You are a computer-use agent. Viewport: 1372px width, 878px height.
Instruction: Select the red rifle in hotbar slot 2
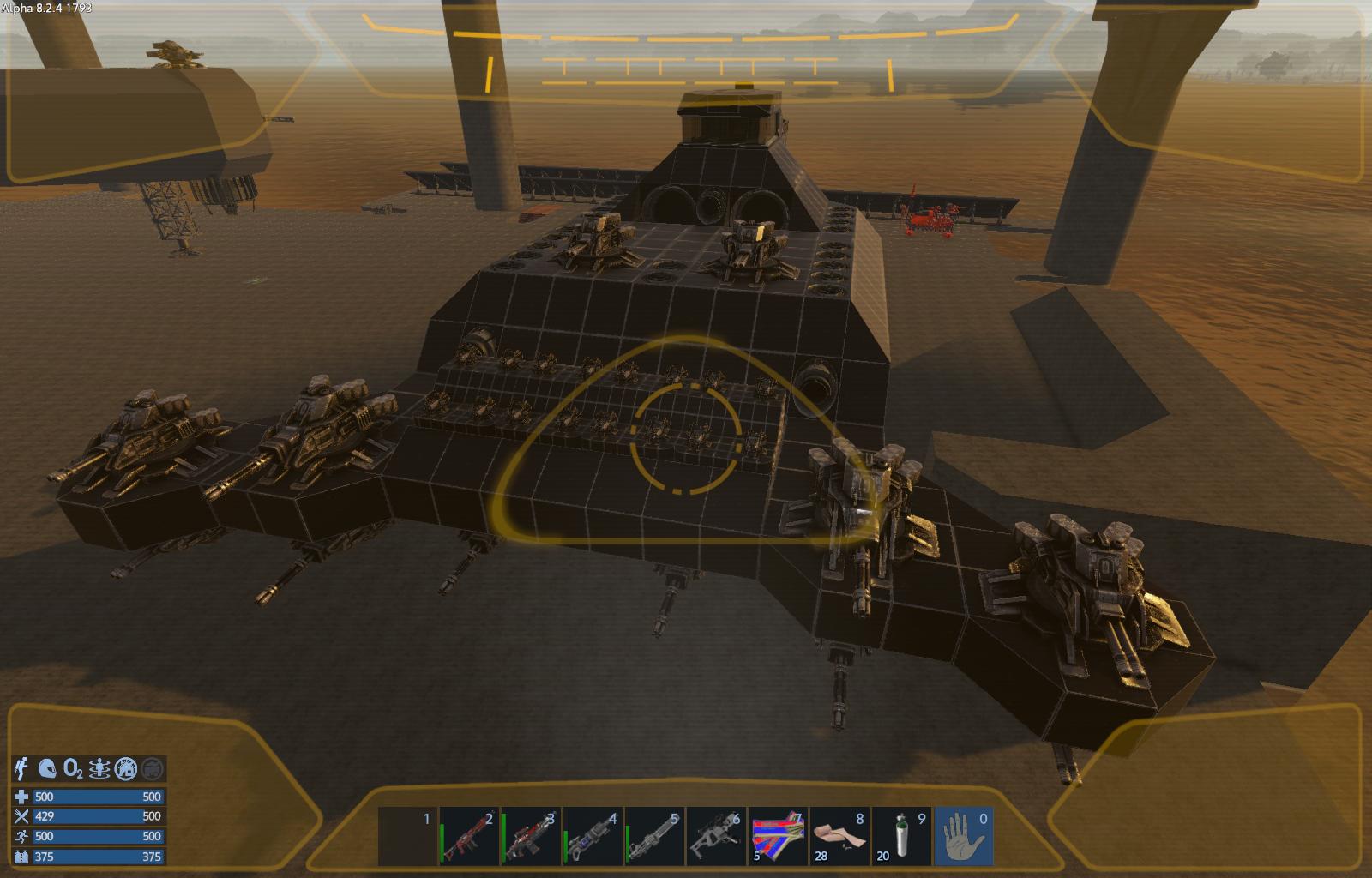click(x=470, y=838)
